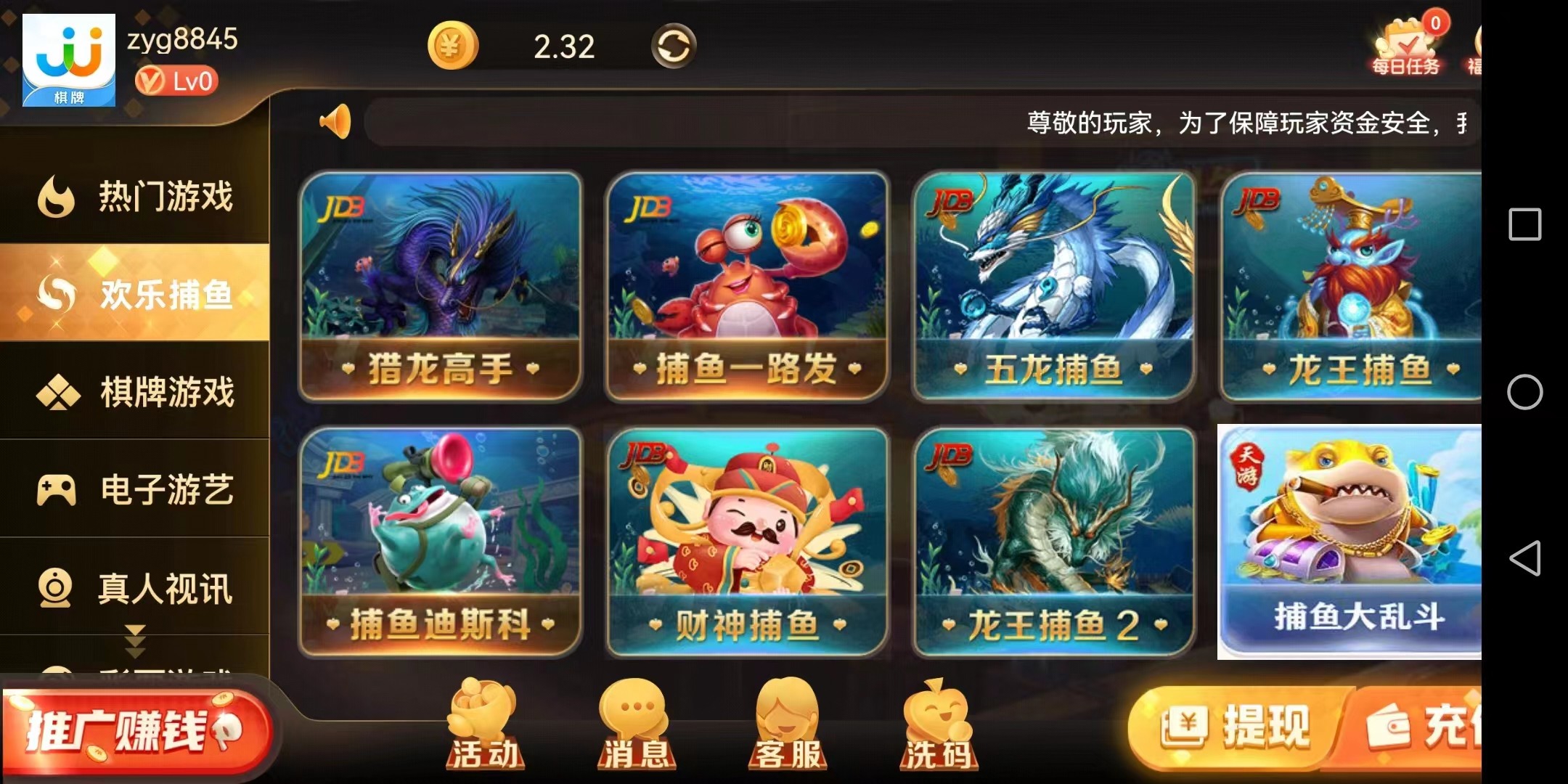Select the 财神捕鱼 game tile
The width and height of the screenshot is (1568, 784).
[x=747, y=542]
